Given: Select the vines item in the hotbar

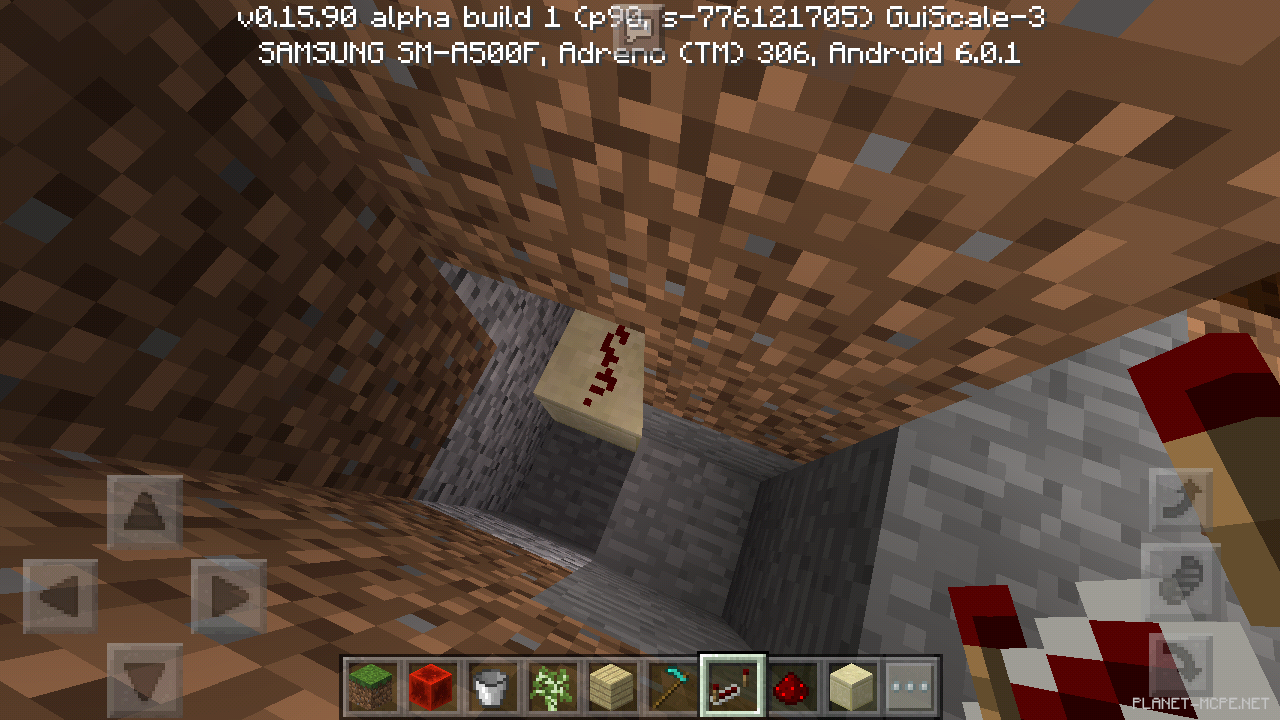Looking at the screenshot, I should [x=552, y=687].
